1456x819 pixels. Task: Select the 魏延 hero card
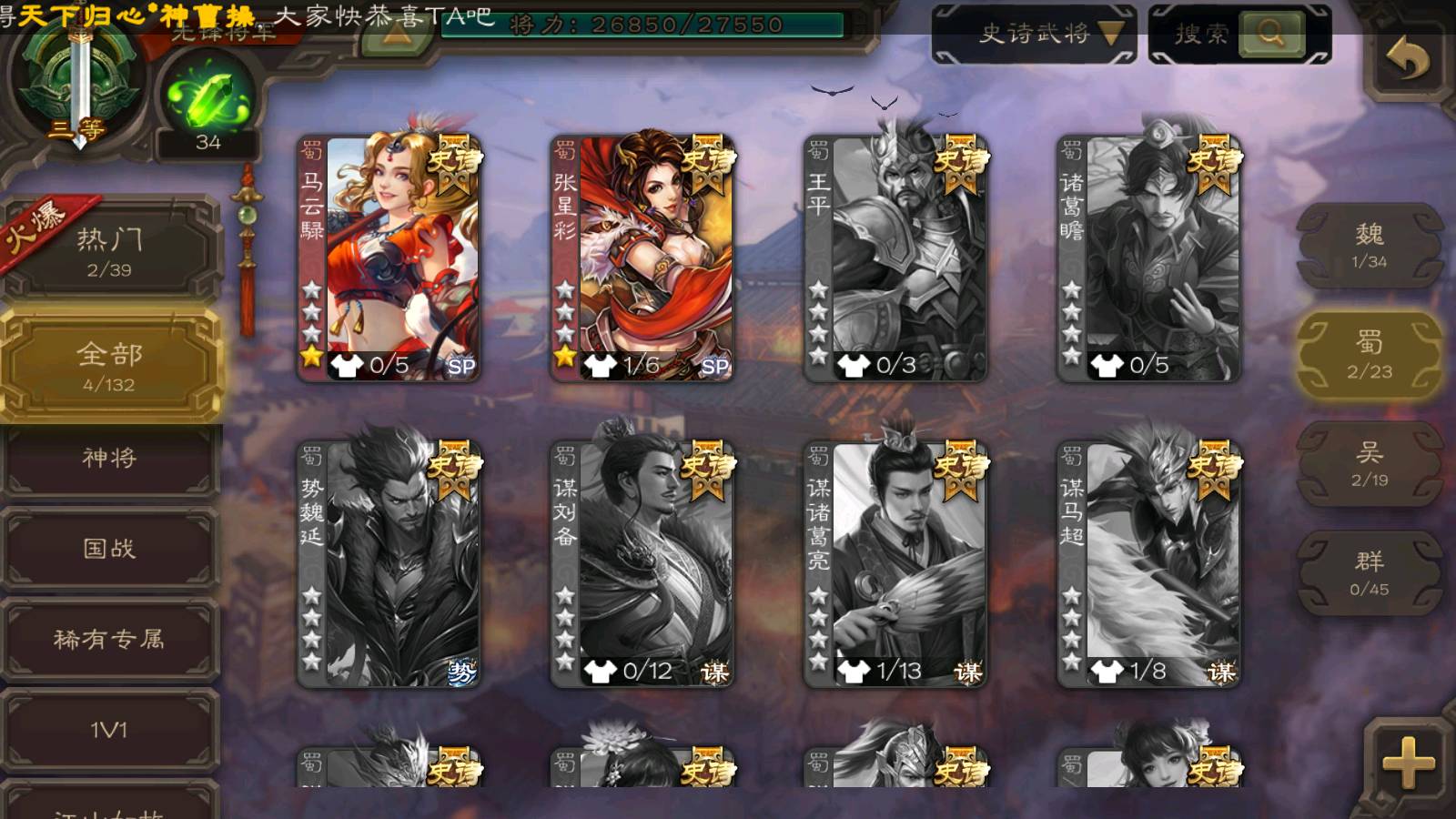[389, 564]
